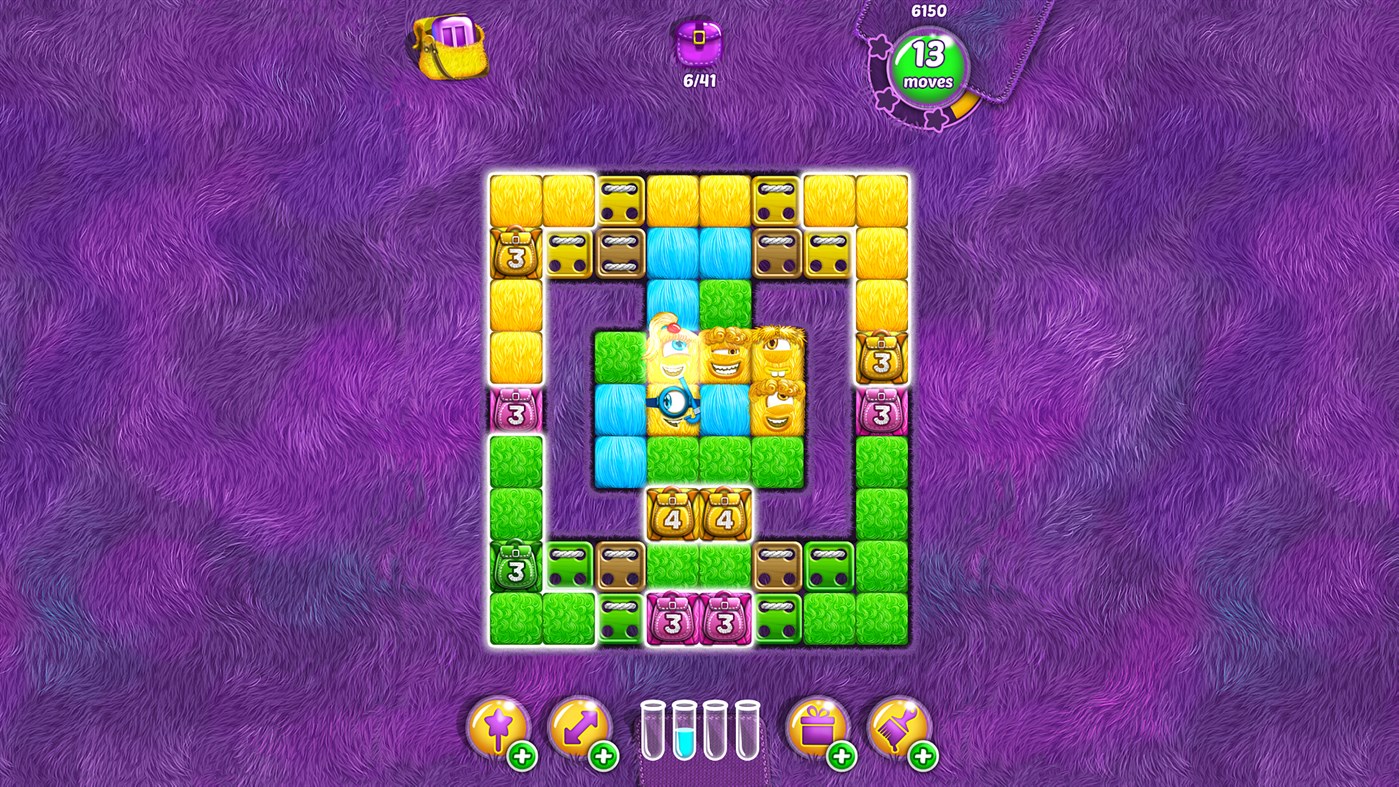Open the yellow gift bag
The image size is (1399, 787).
(x=449, y=48)
